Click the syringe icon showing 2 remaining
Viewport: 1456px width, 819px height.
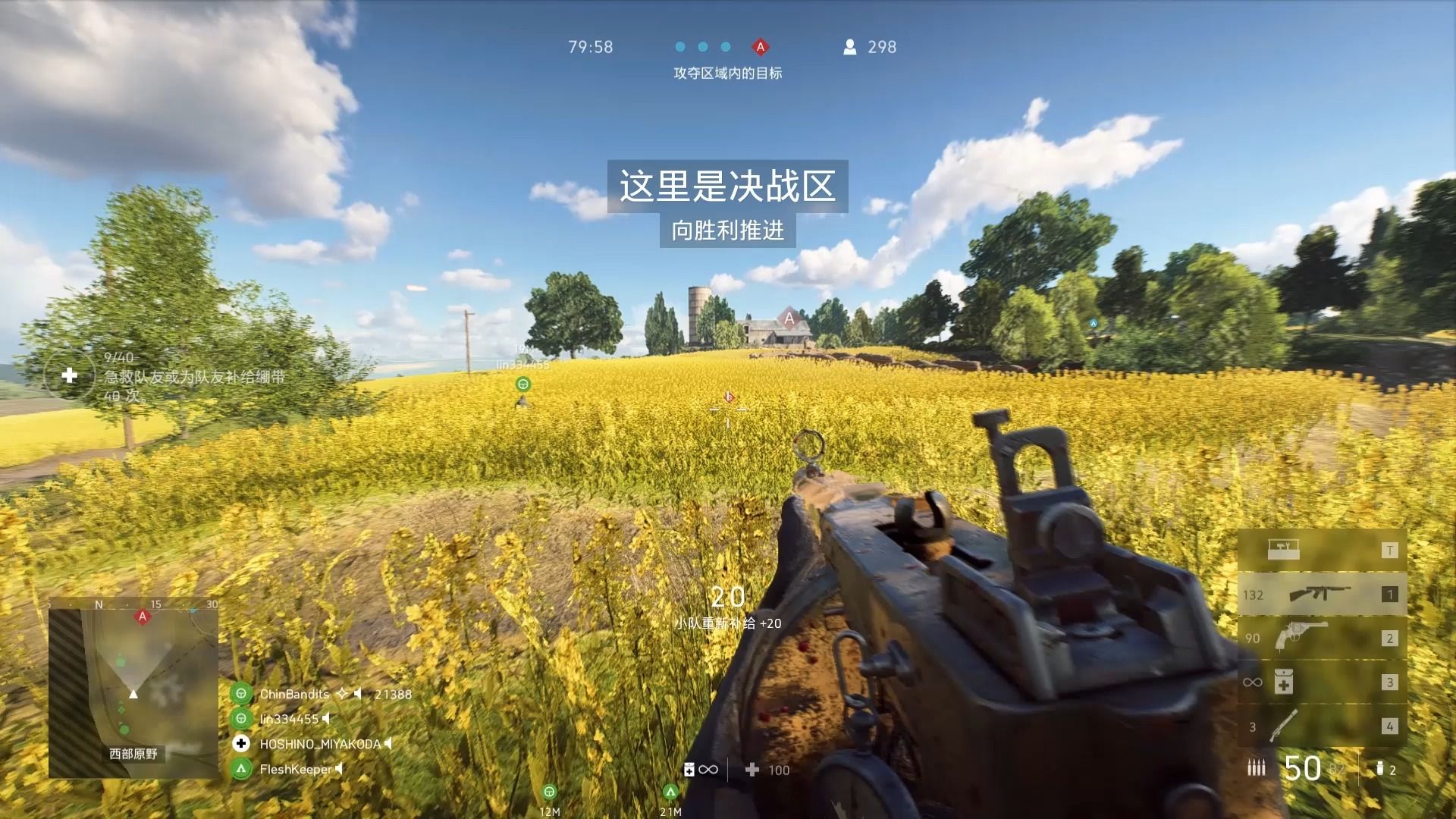coord(1379,767)
